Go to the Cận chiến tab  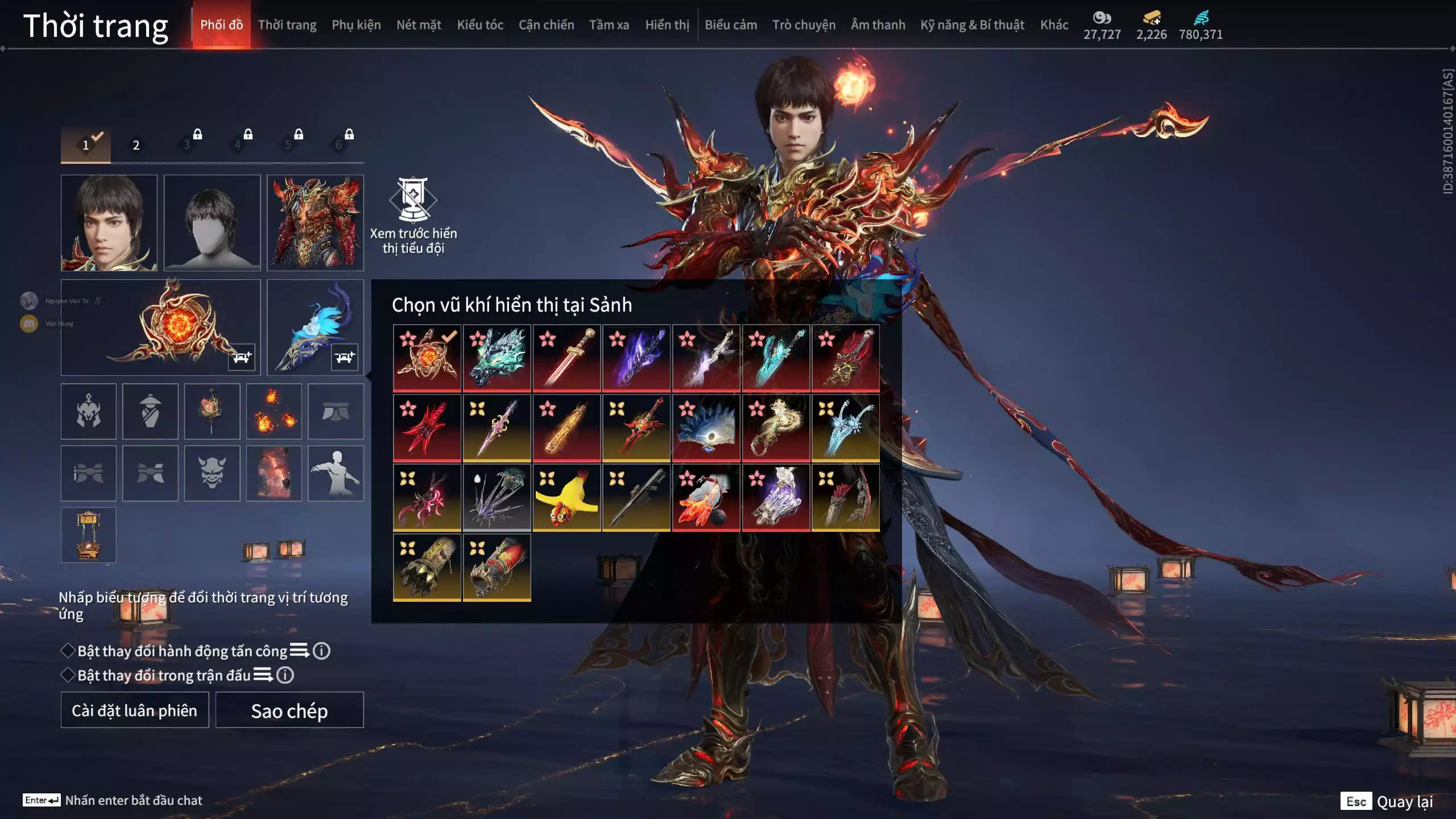pyautogui.click(x=546, y=25)
